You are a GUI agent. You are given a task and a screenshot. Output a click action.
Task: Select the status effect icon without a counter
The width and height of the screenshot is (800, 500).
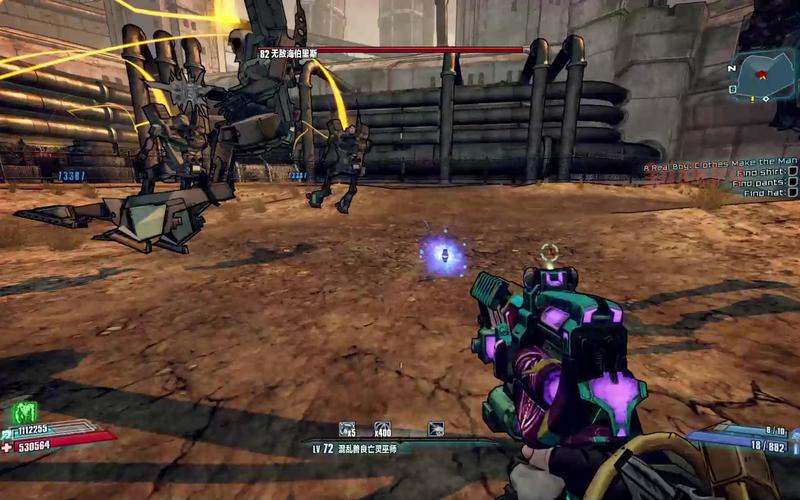[436, 429]
